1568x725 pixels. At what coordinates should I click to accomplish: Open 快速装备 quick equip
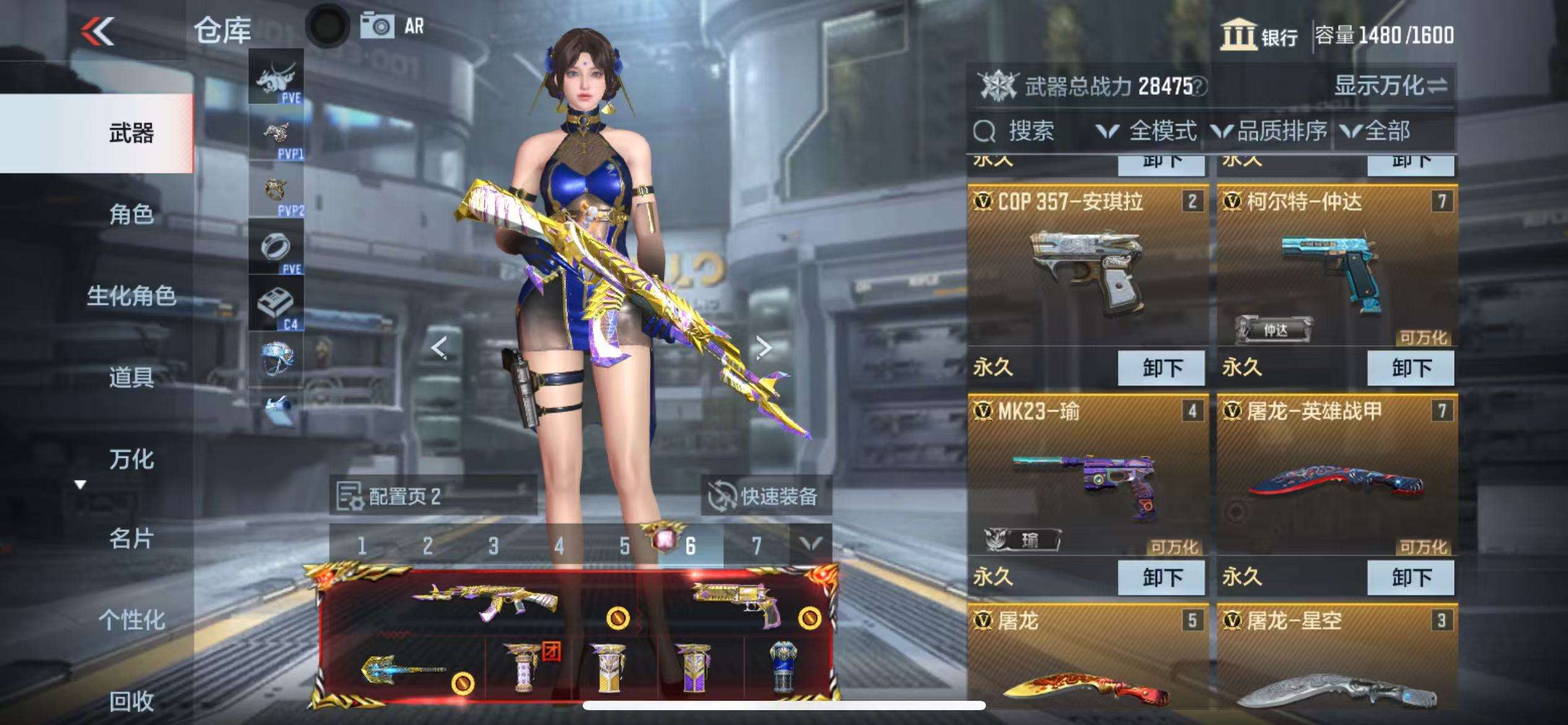pos(766,496)
